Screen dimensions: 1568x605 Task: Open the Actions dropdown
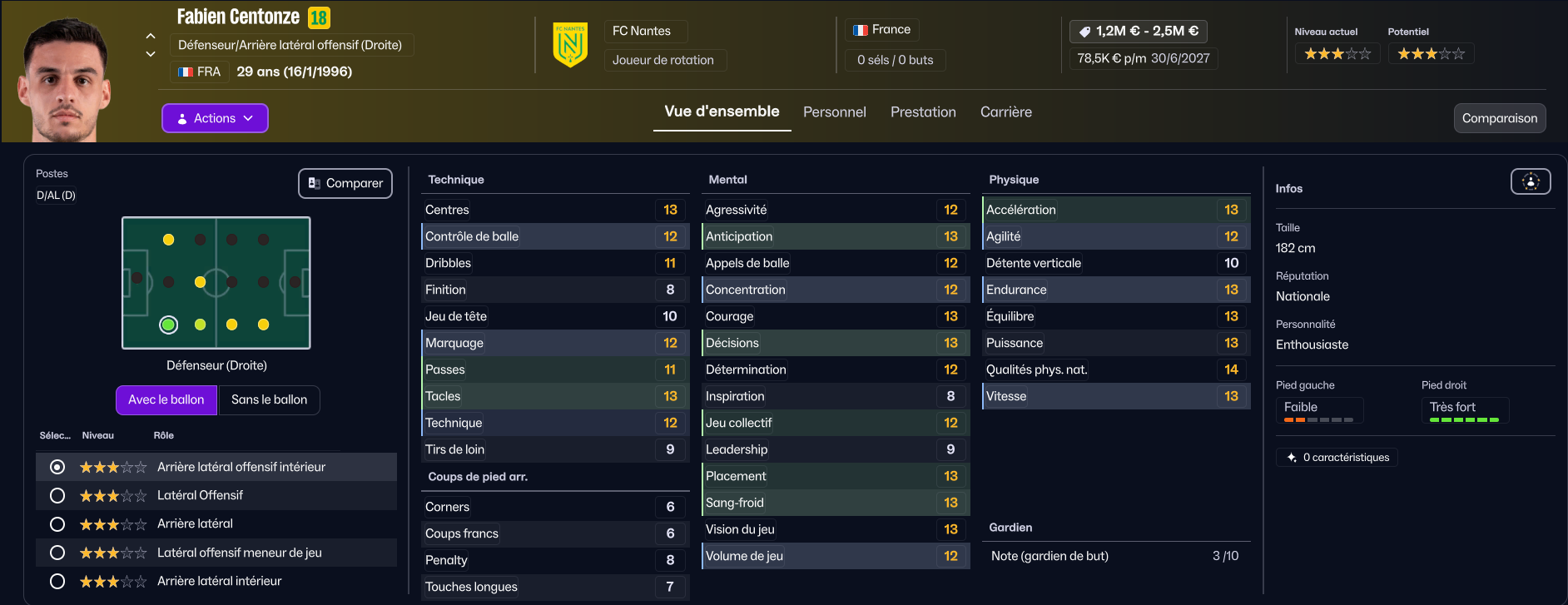tap(215, 118)
